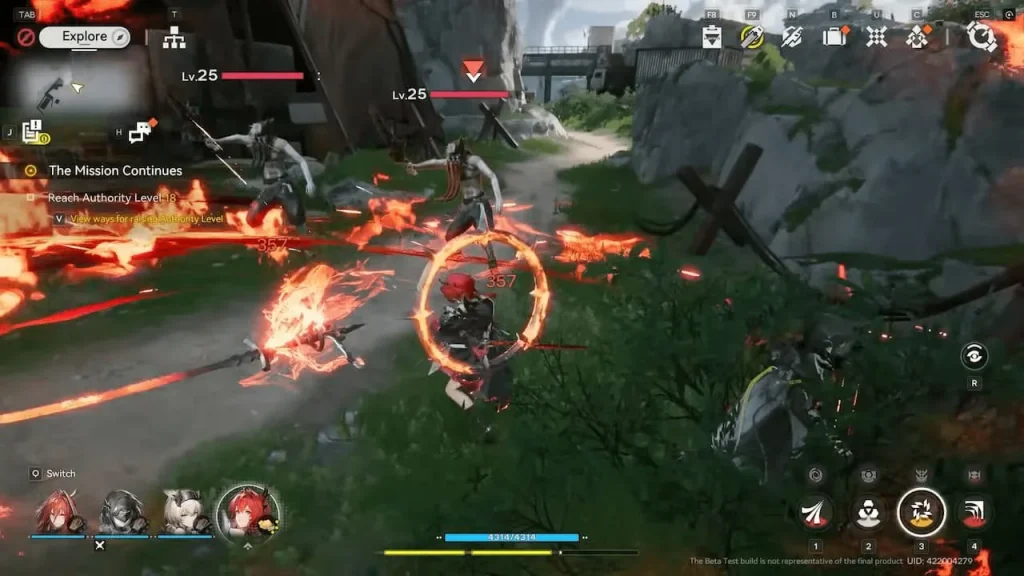Open the chat bubbles icon
The height and width of the screenshot is (576, 1024).
pos(142,131)
